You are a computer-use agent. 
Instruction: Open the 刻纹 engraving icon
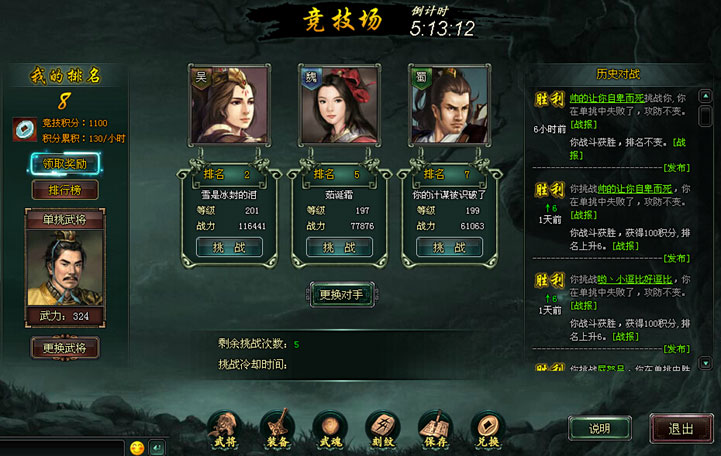pyautogui.click(x=381, y=427)
